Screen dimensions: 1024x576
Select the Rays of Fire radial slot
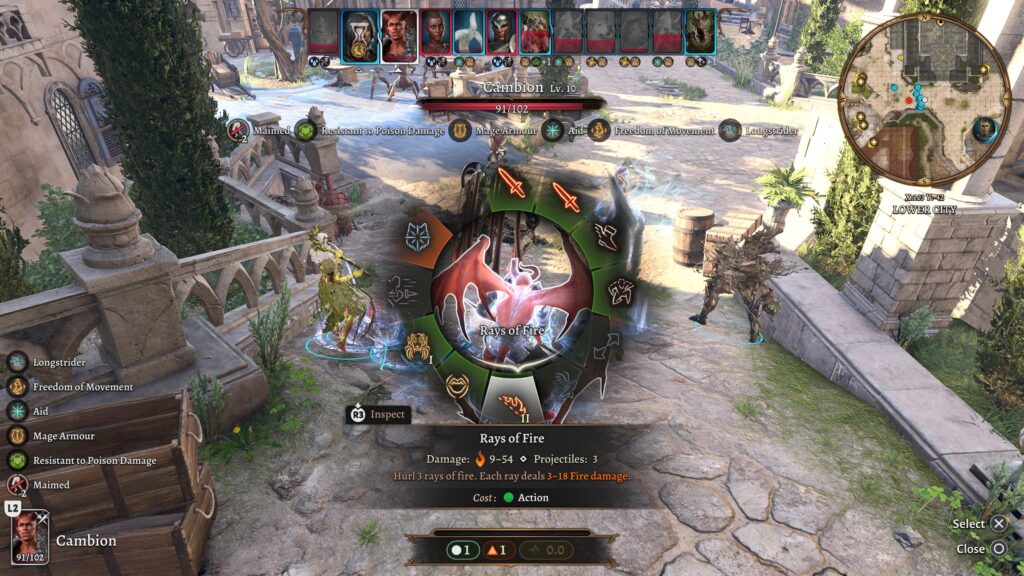512,405
